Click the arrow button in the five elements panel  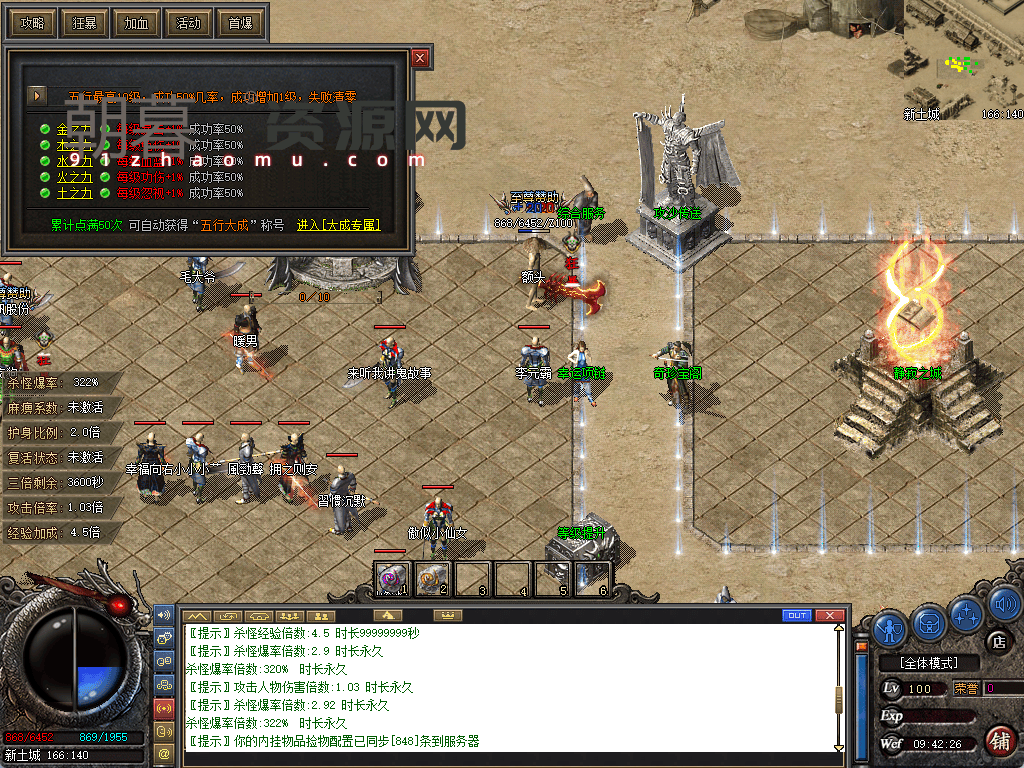37,96
